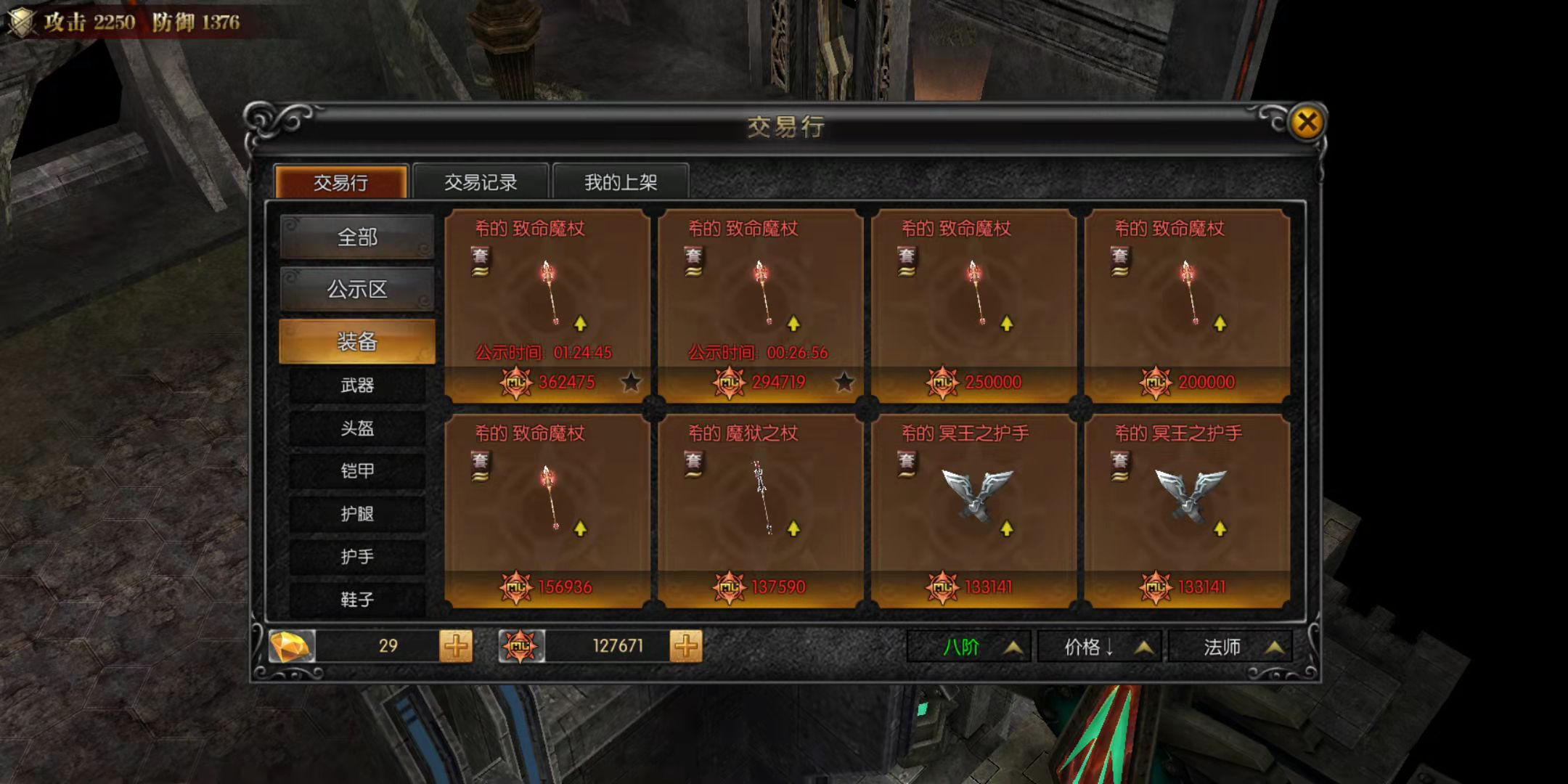
Task: Select the 交易行 tab
Action: (x=340, y=181)
